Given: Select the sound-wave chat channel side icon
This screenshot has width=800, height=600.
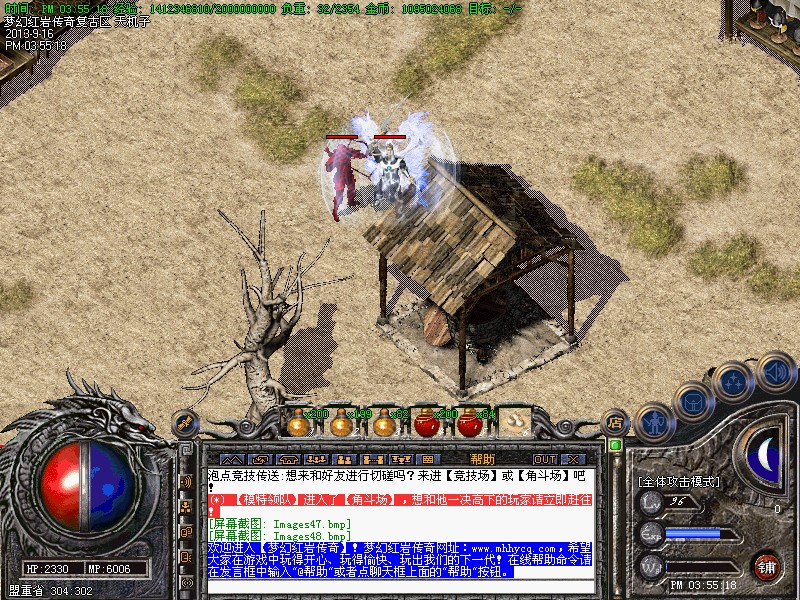Looking at the screenshot, I should [186, 481].
